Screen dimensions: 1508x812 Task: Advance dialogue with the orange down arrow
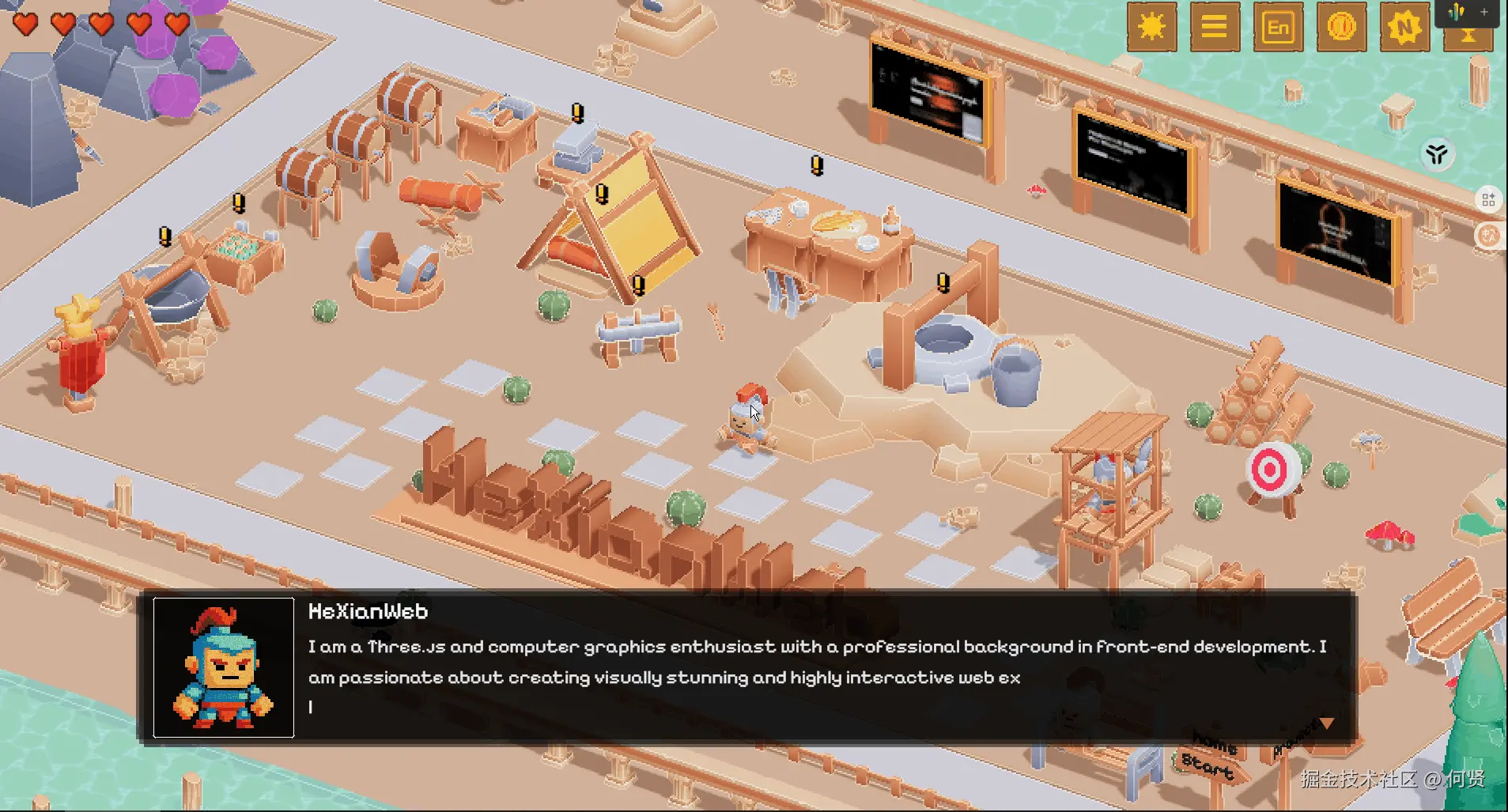click(1327, 723)
